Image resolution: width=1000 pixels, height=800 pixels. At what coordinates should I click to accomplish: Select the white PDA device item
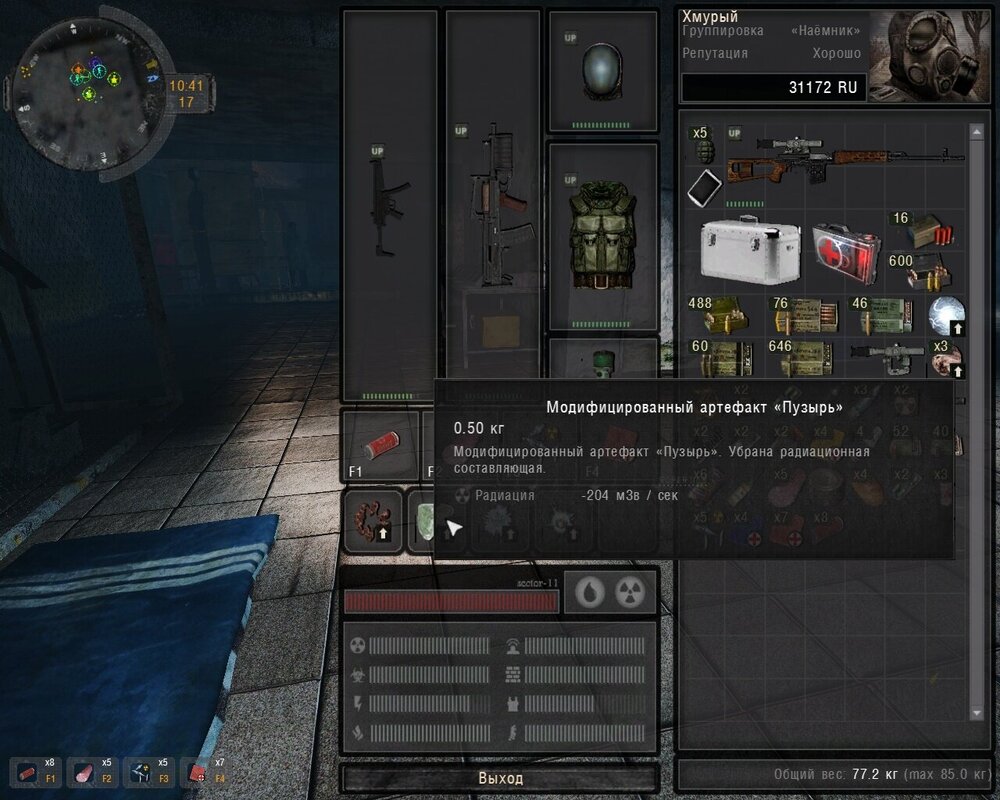(707, 187)
